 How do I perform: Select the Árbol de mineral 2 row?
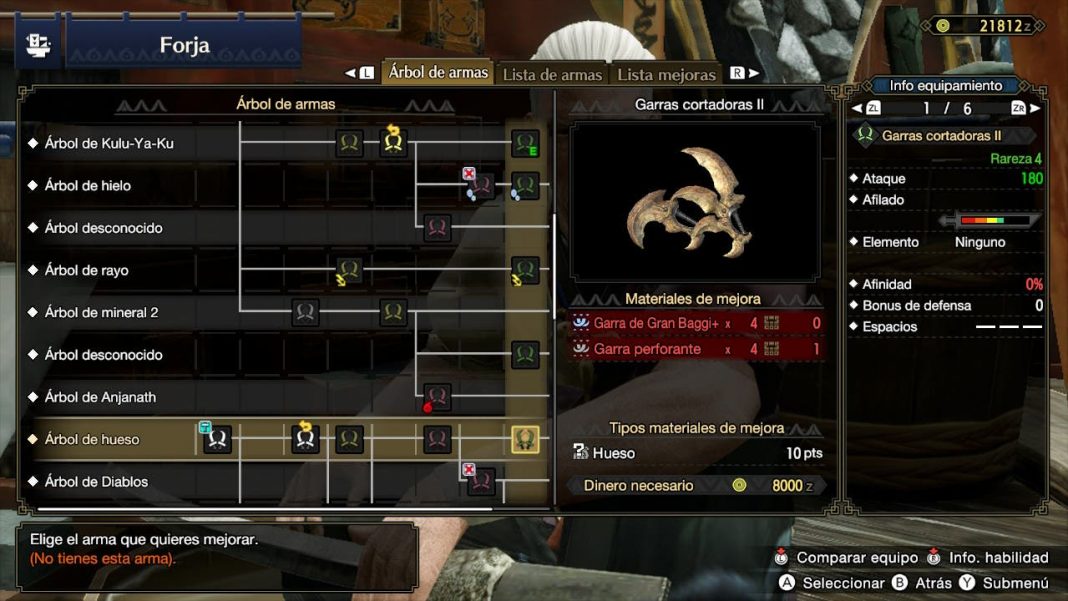[x=101, y=312]
